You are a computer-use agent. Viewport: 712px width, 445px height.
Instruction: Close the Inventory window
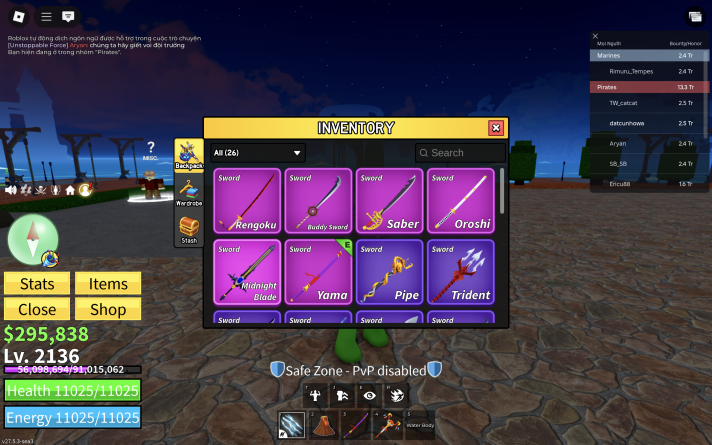click(x=495, y=128)
